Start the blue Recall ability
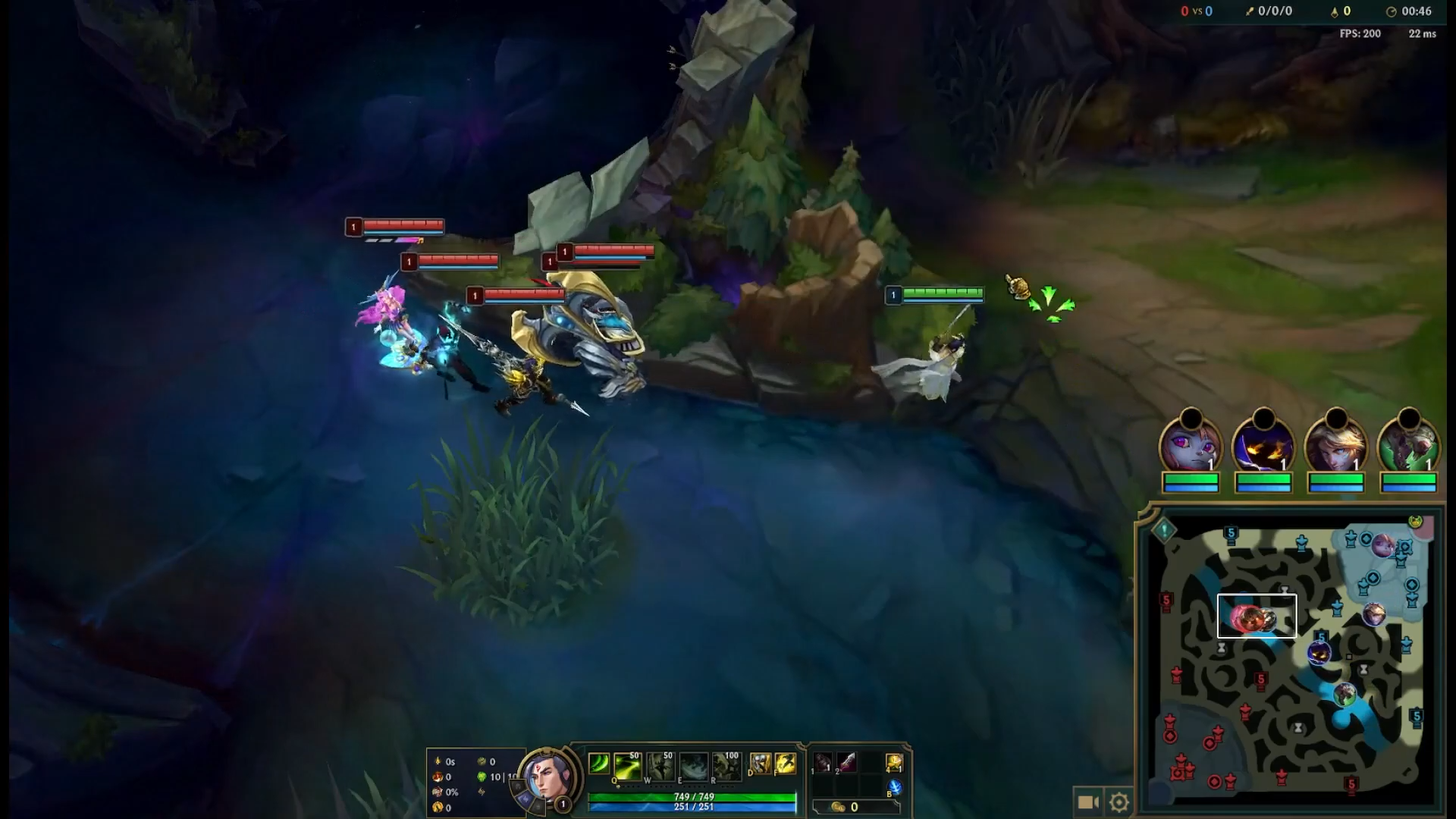 coord(894,787)
